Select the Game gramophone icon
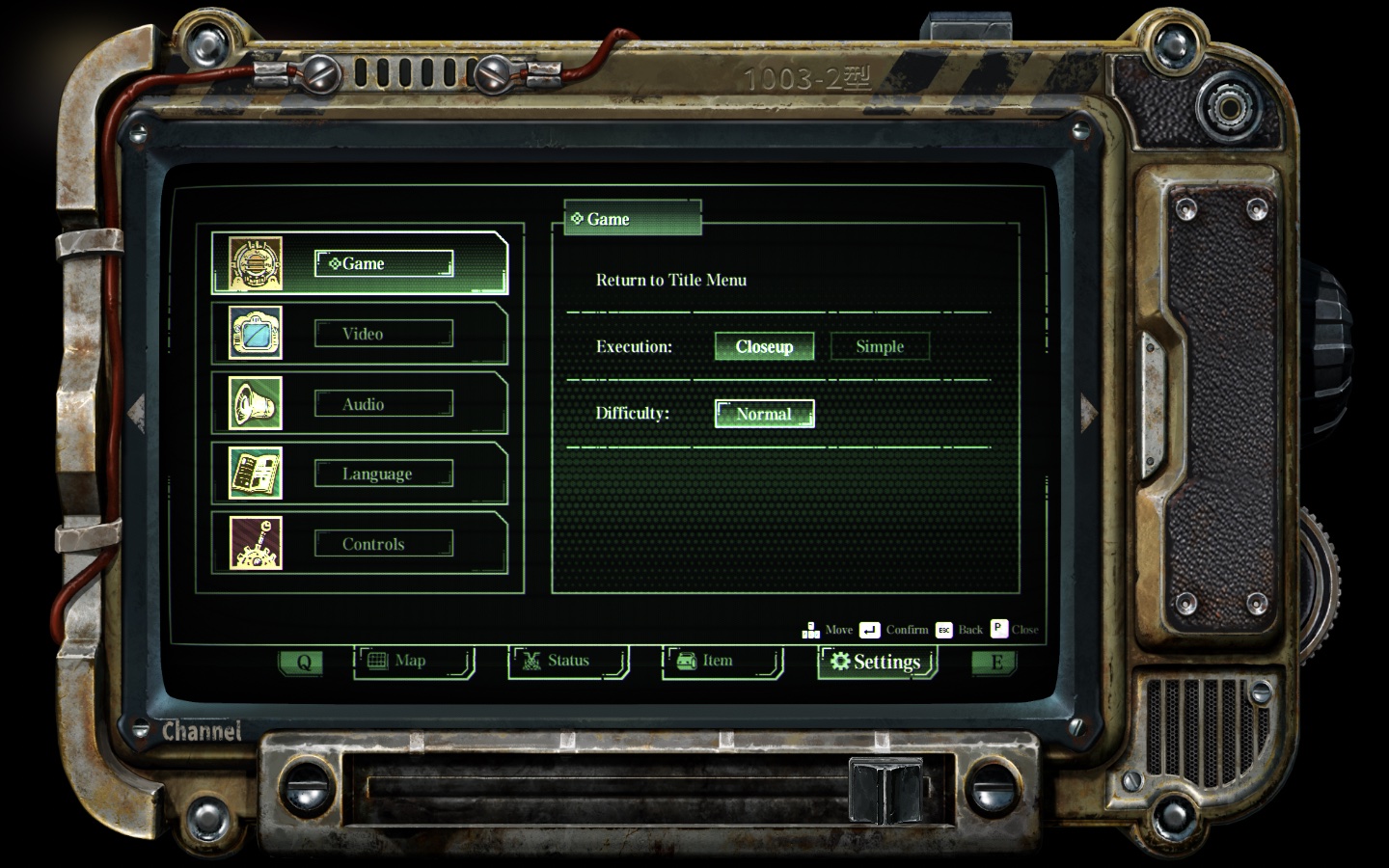This screenshot has height=868, width=1389. pyautogui.click(x=254, y=261)
